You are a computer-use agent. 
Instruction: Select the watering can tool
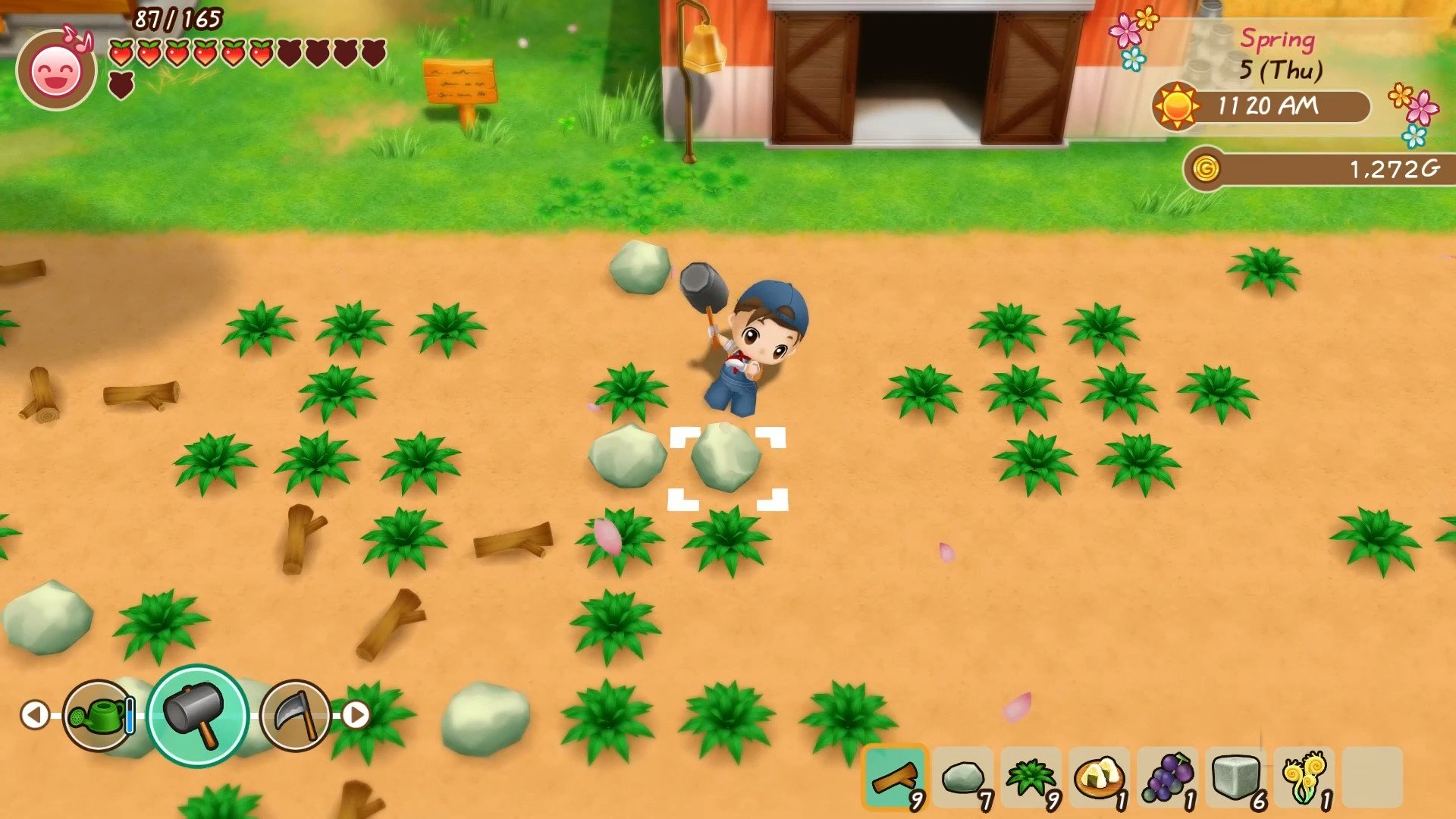[96, 714]
